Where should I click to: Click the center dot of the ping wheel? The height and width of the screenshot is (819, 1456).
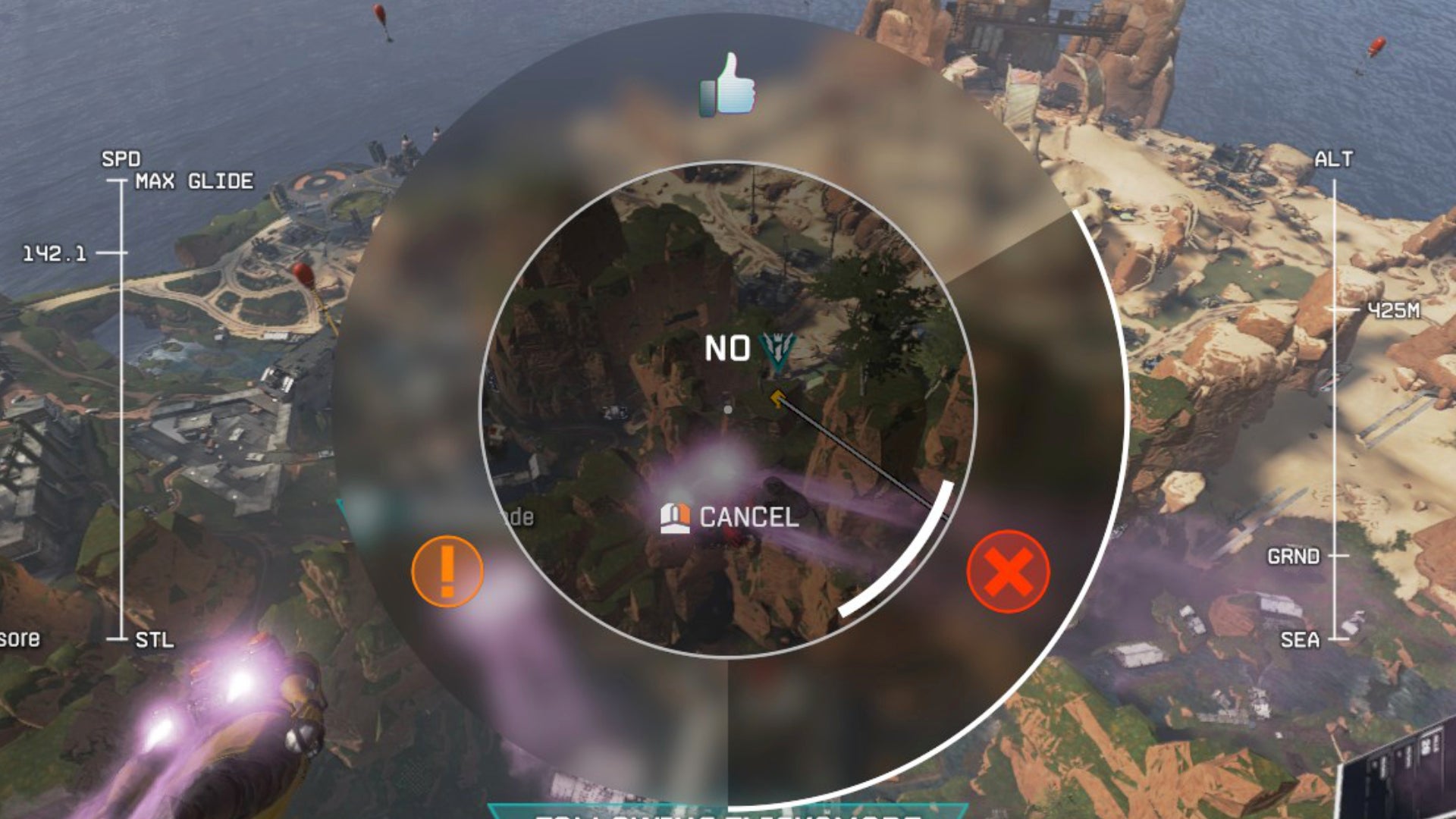coord(729,408)
